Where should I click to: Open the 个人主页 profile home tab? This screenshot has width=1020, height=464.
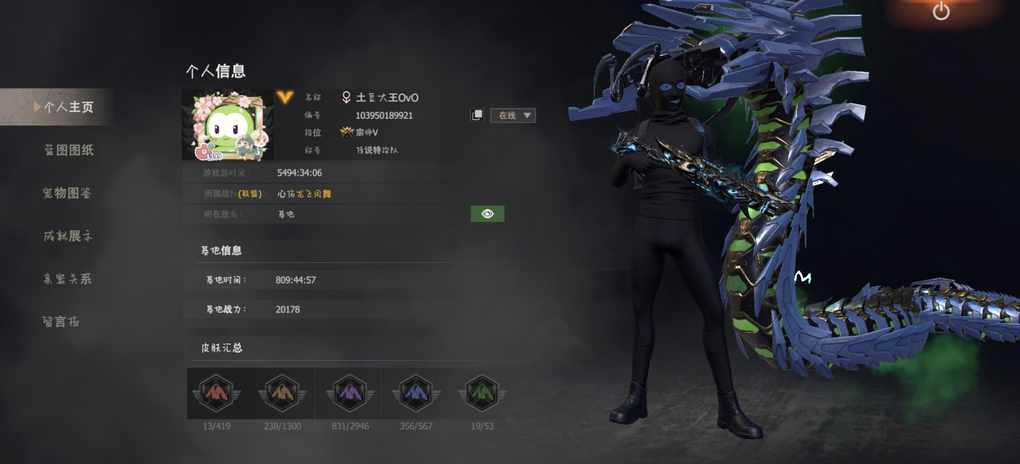point(66,107)
